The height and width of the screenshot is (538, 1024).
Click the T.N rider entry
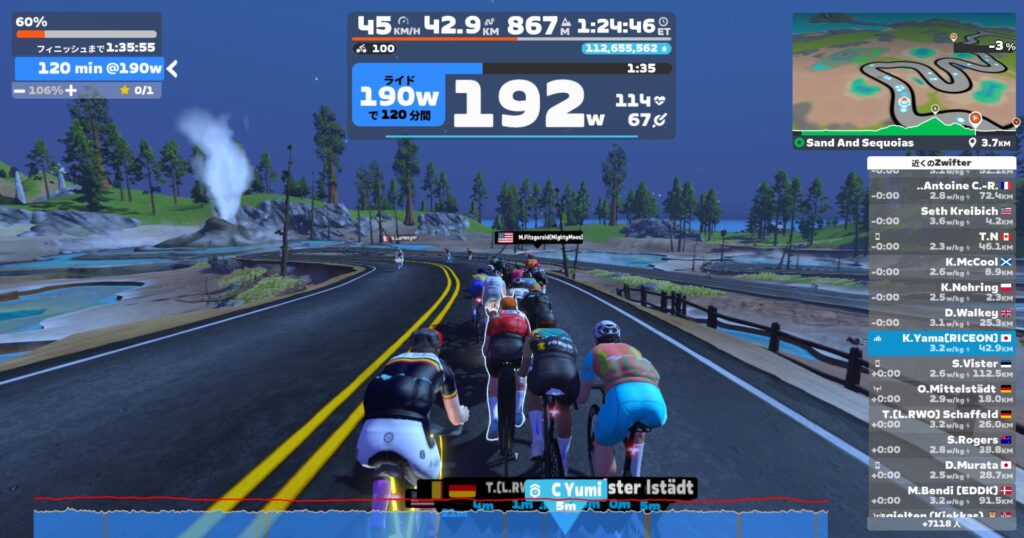[941, 240]
